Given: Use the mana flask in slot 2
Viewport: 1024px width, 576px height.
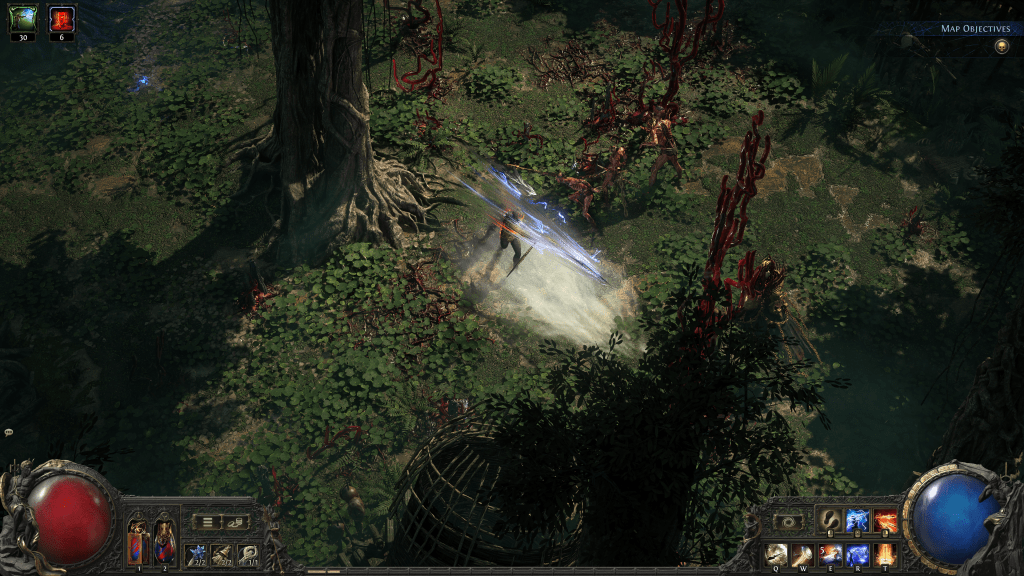Looking at the screenshot, I should [164, 543].
